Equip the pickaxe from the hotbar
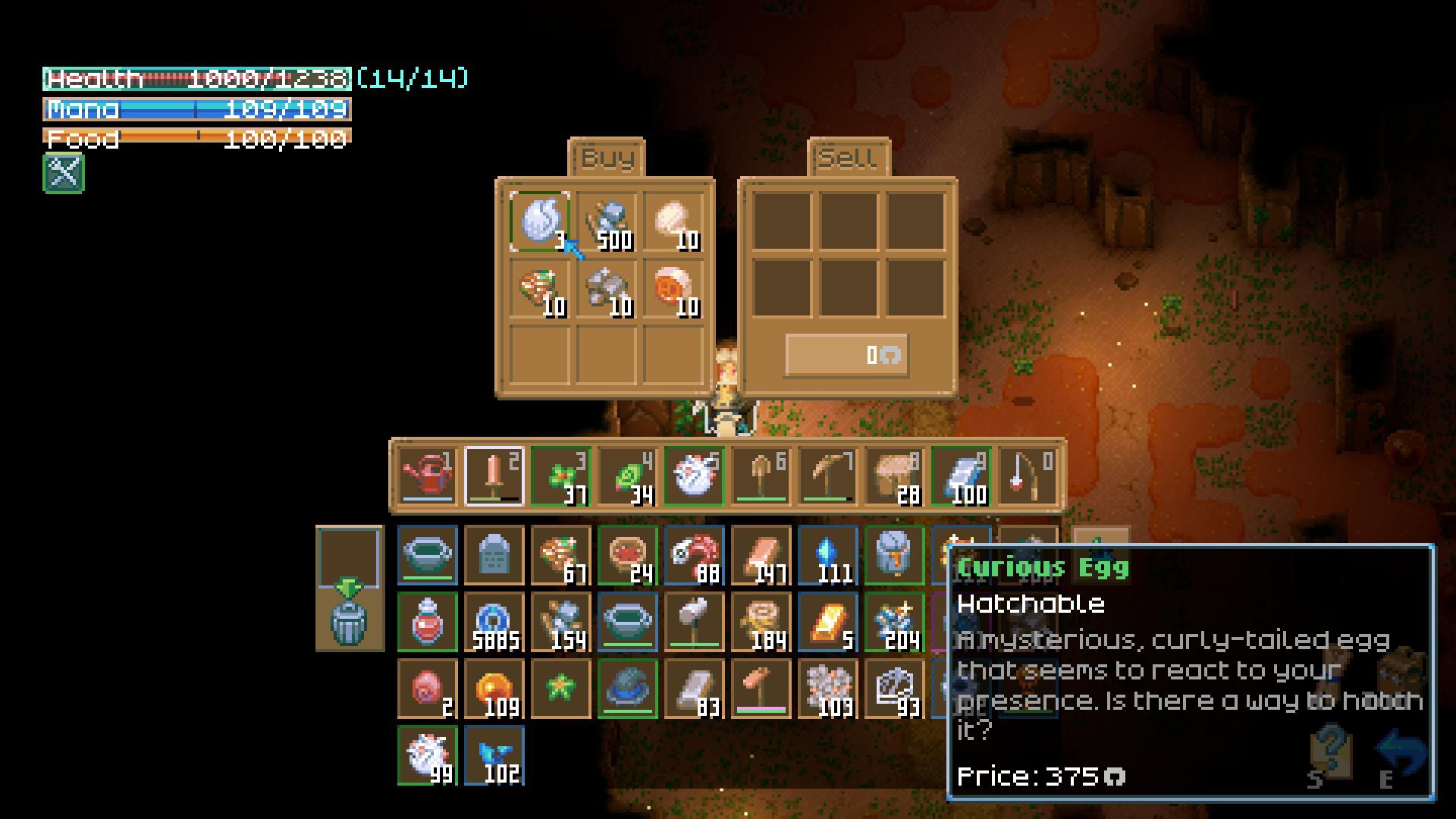Image resolution: width=1456 pixels, height=819 pixels. (x=828, y=475)
